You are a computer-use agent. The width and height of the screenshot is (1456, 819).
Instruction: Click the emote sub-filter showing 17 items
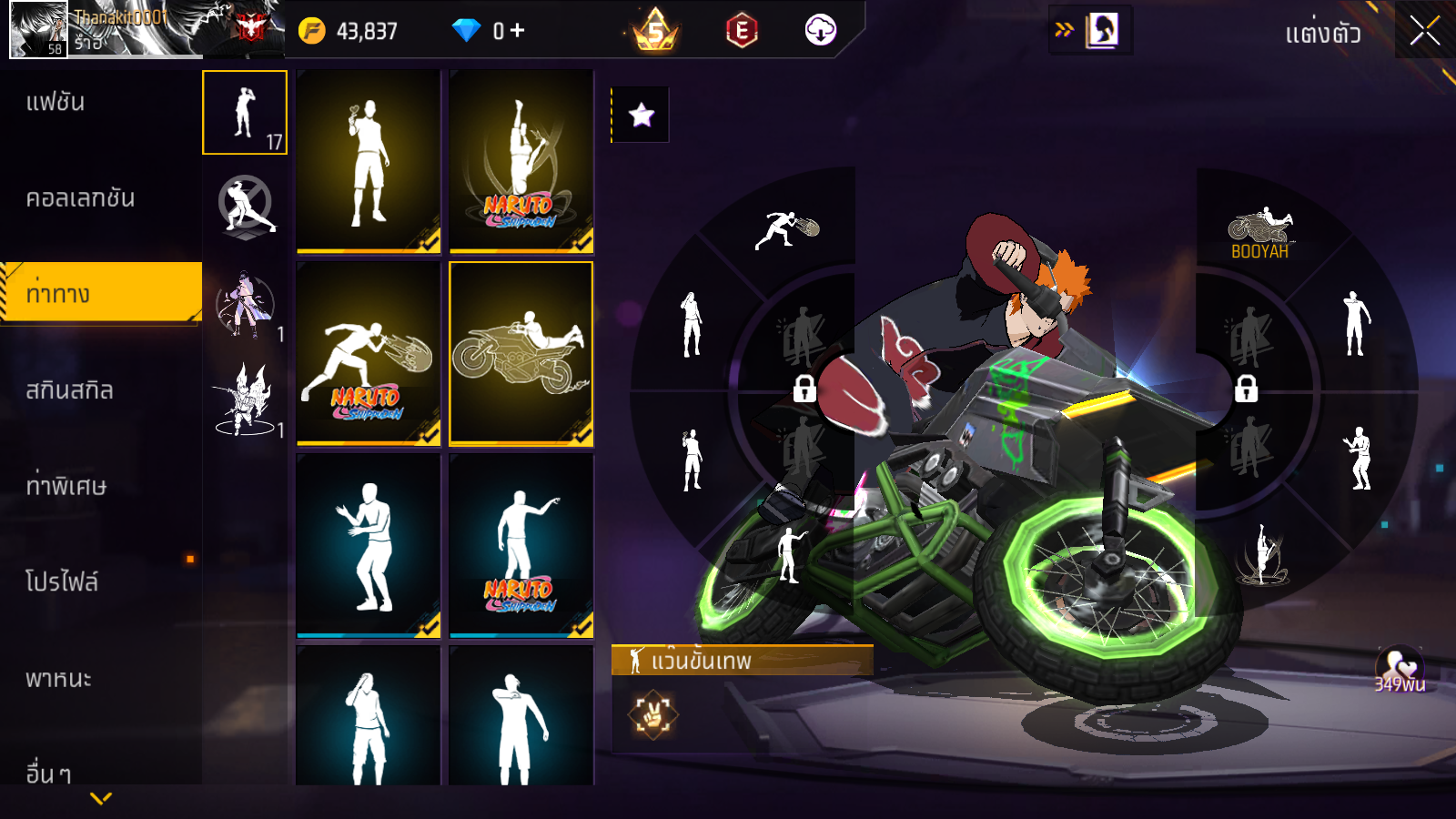coord(245,112)
